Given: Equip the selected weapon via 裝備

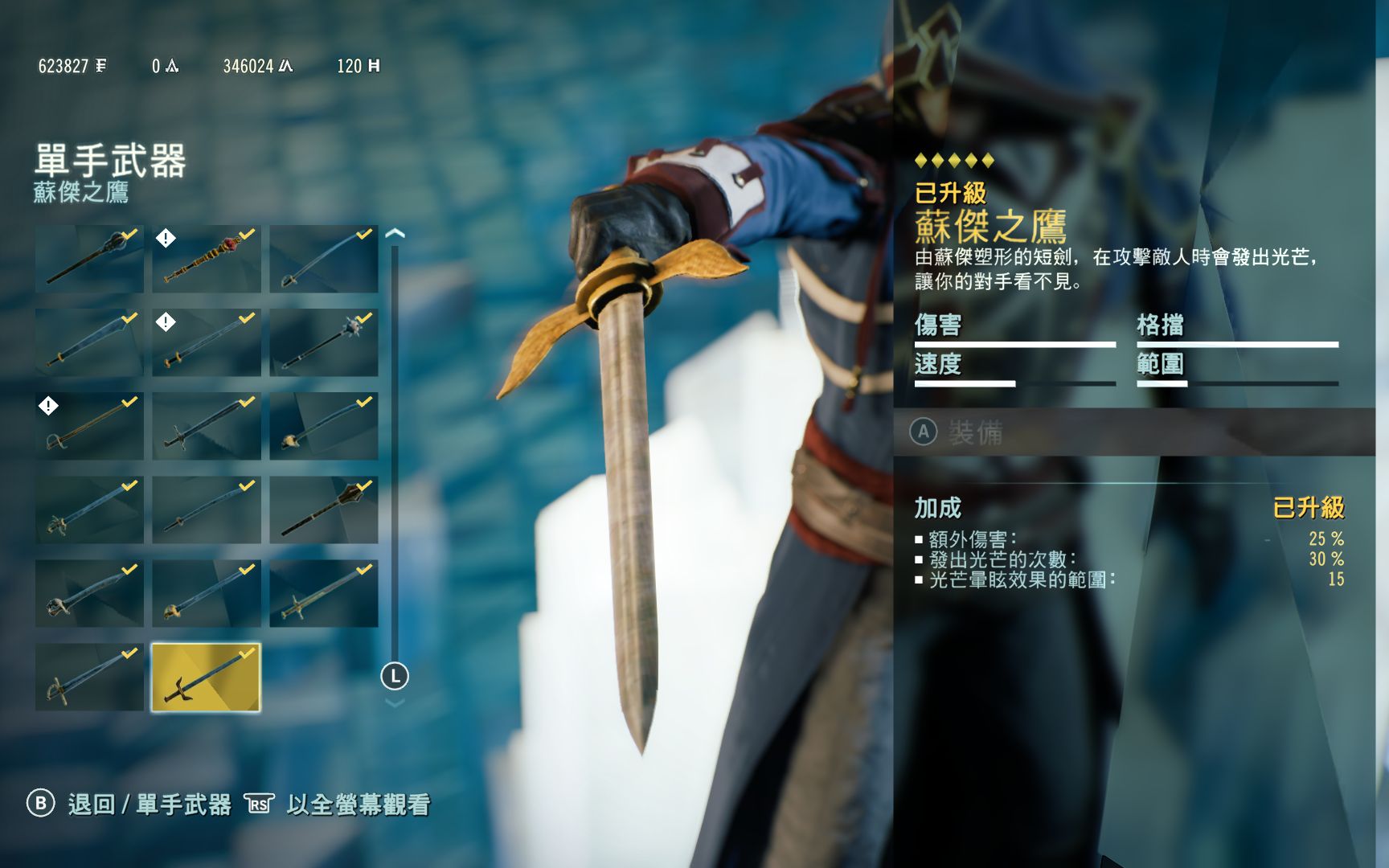Looking at the screenshot, I should point(975,432).
